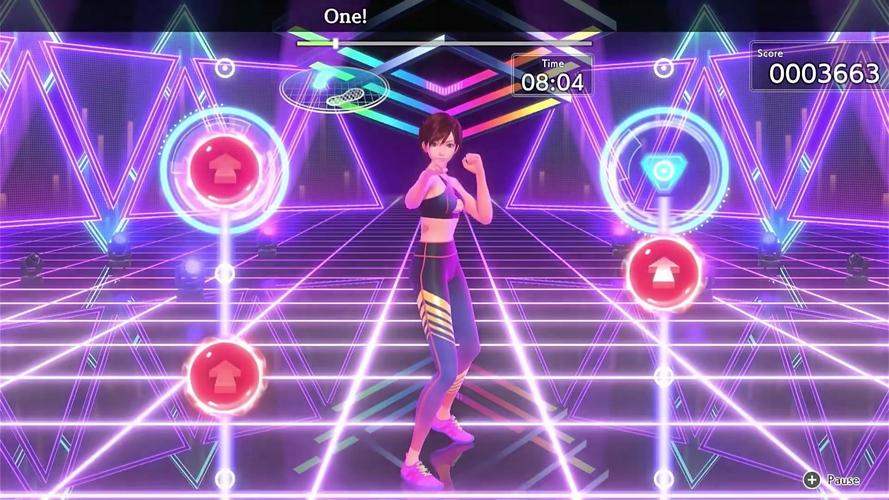Tap the right target ring with blue gem
Image resolution: width=889 pixels, height=500 pixels.
point(661,170)
